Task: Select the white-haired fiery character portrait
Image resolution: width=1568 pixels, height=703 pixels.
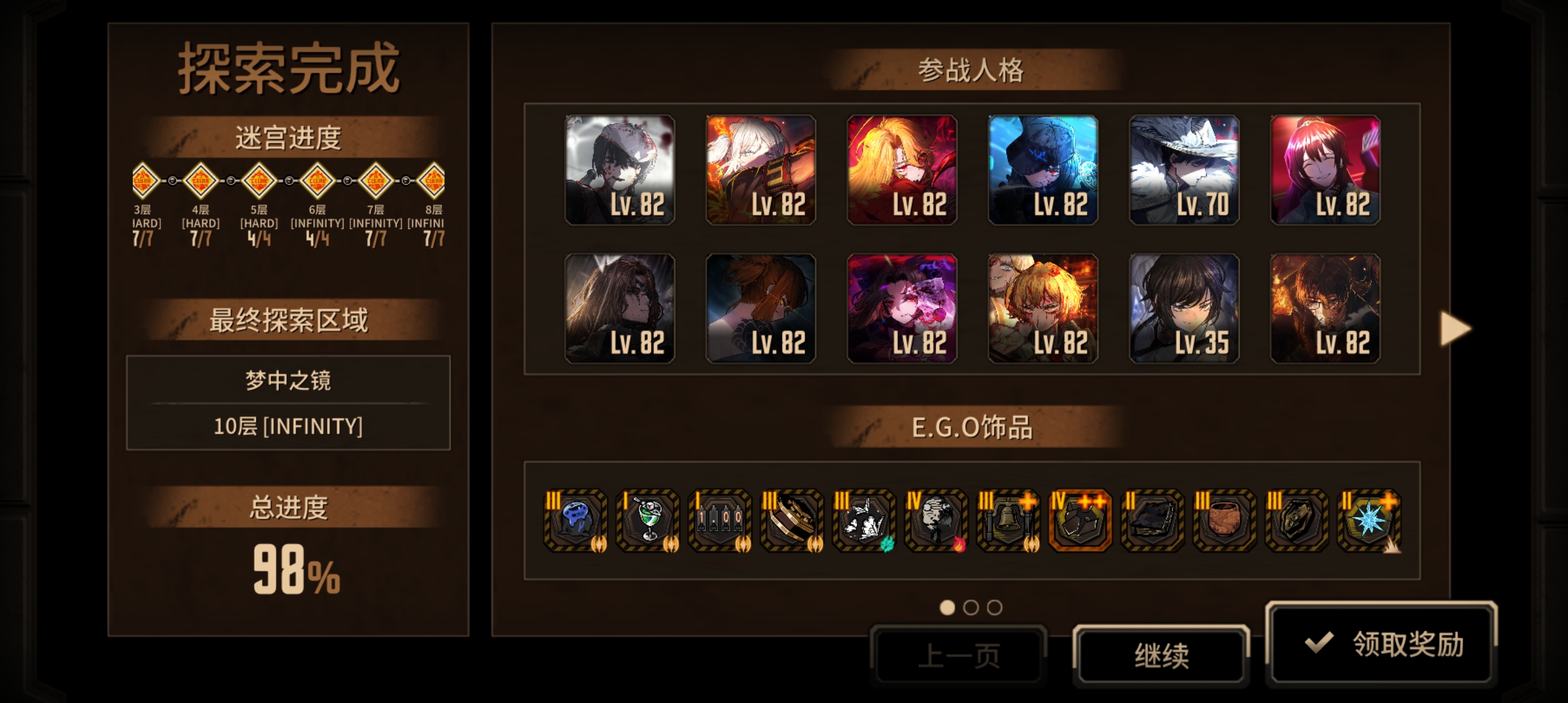Action: point(761,170)
